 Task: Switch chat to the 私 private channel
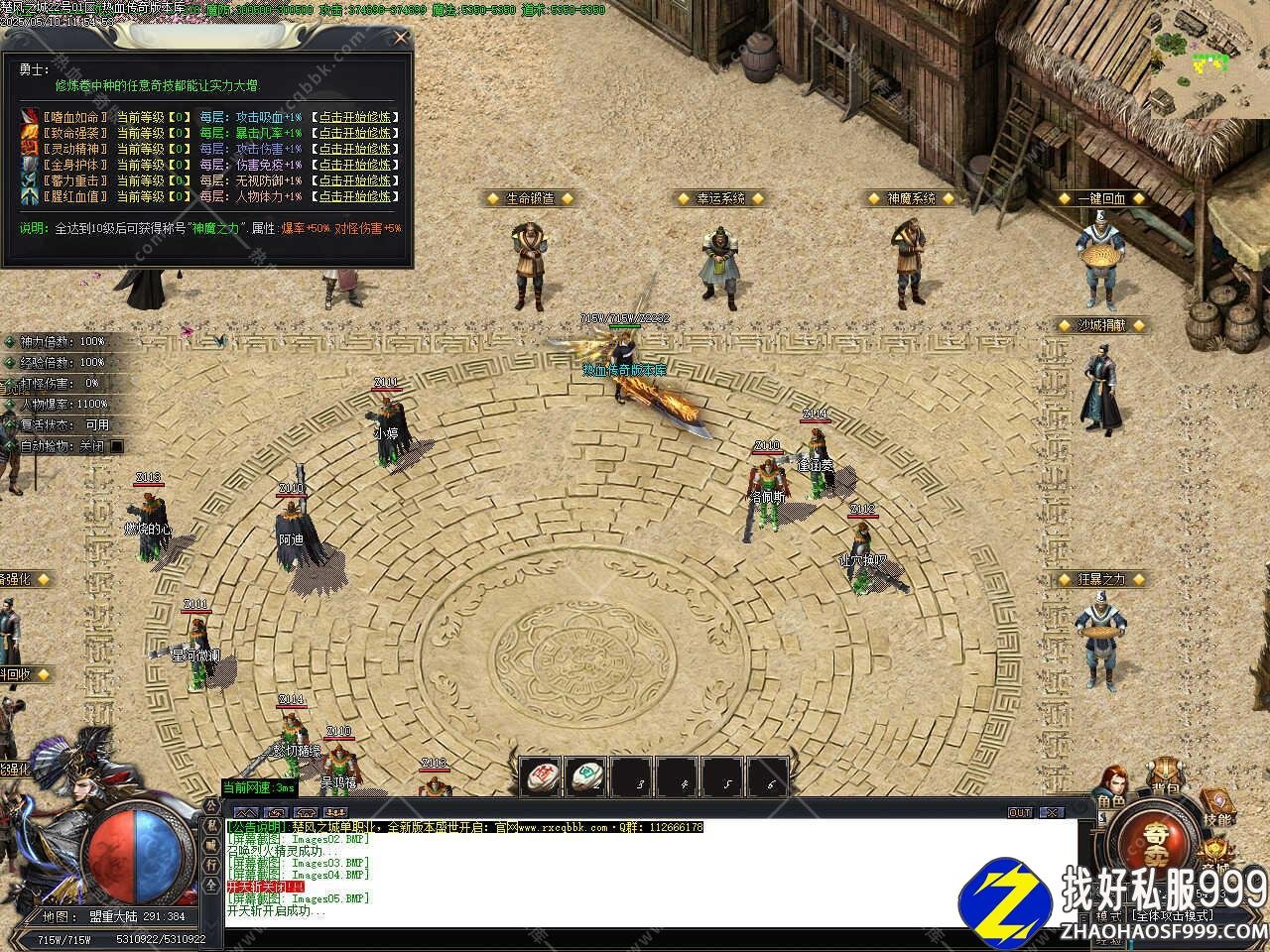(x=211, y=825)
